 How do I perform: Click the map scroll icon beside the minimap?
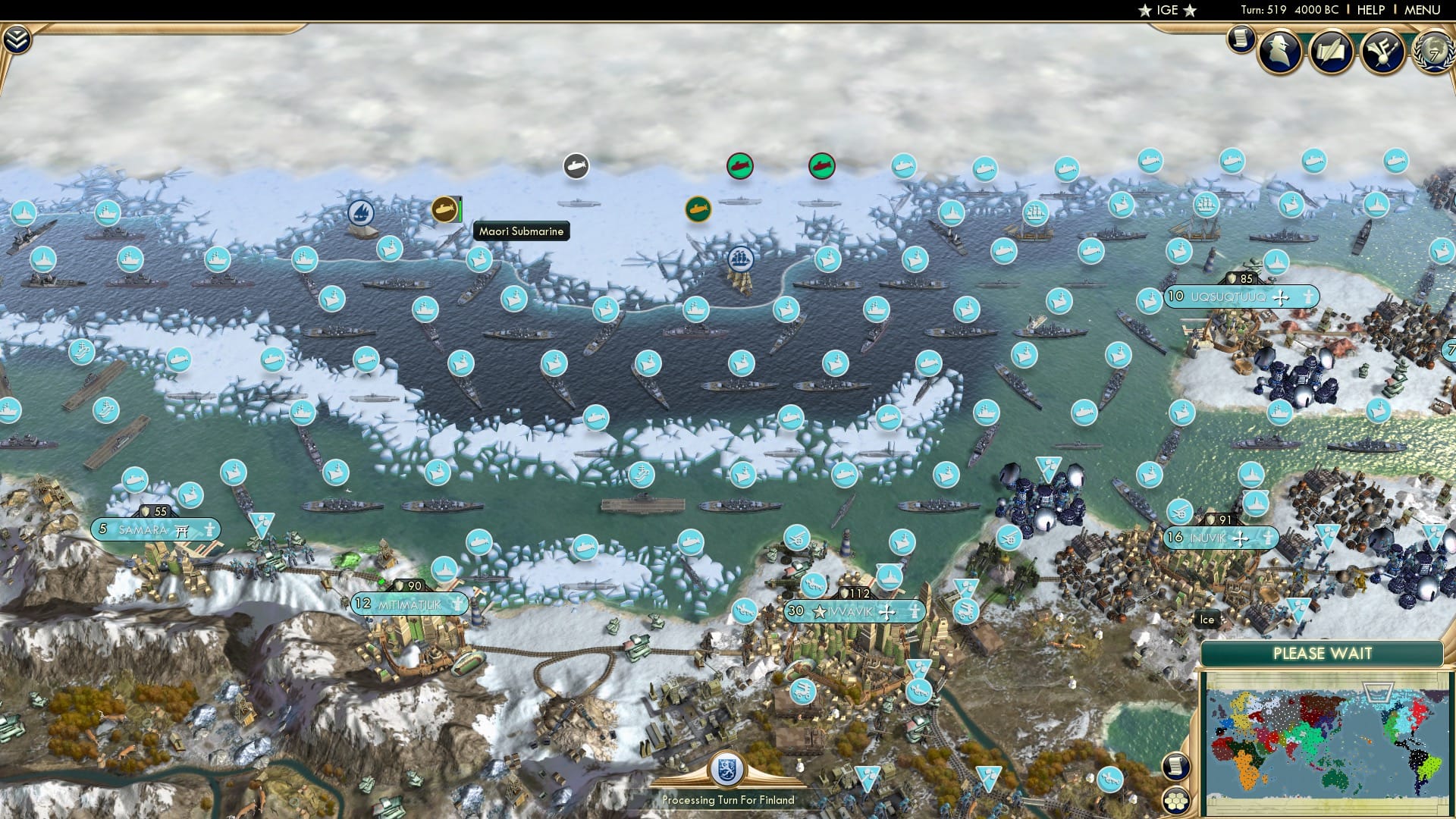pos(1176,766)
